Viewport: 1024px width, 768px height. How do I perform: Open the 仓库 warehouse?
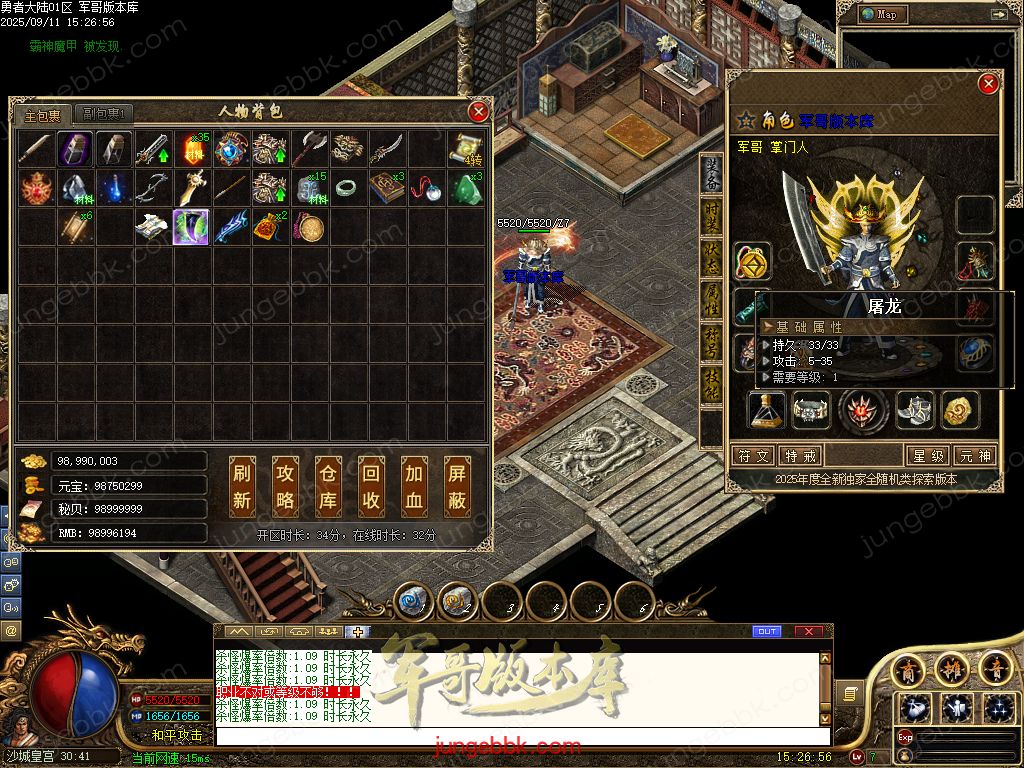coord(328,486)
